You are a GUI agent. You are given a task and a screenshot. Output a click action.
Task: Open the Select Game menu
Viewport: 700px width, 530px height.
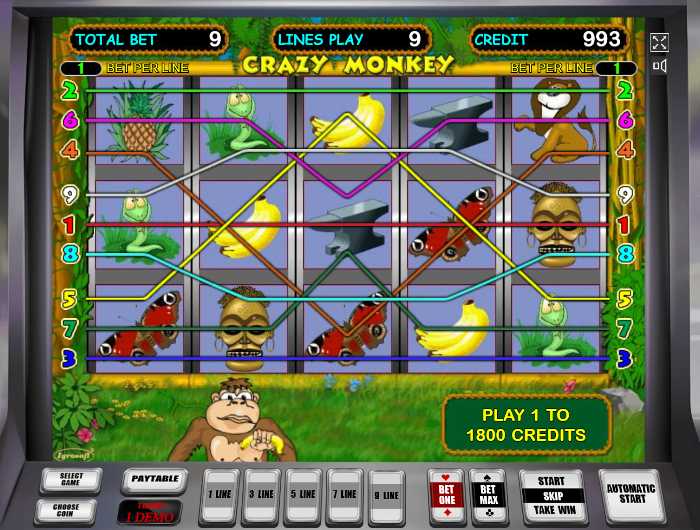point(71,478)
